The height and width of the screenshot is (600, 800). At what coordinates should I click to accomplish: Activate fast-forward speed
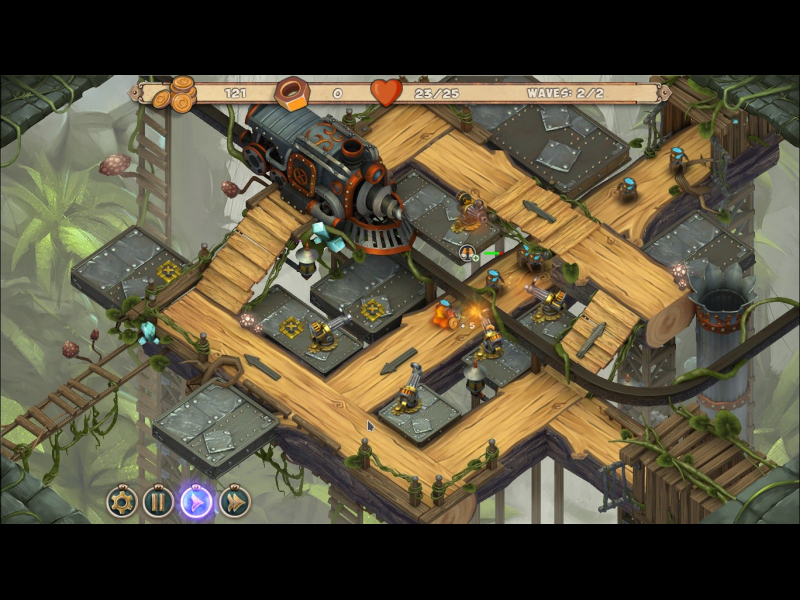click(x=234, y=501)
